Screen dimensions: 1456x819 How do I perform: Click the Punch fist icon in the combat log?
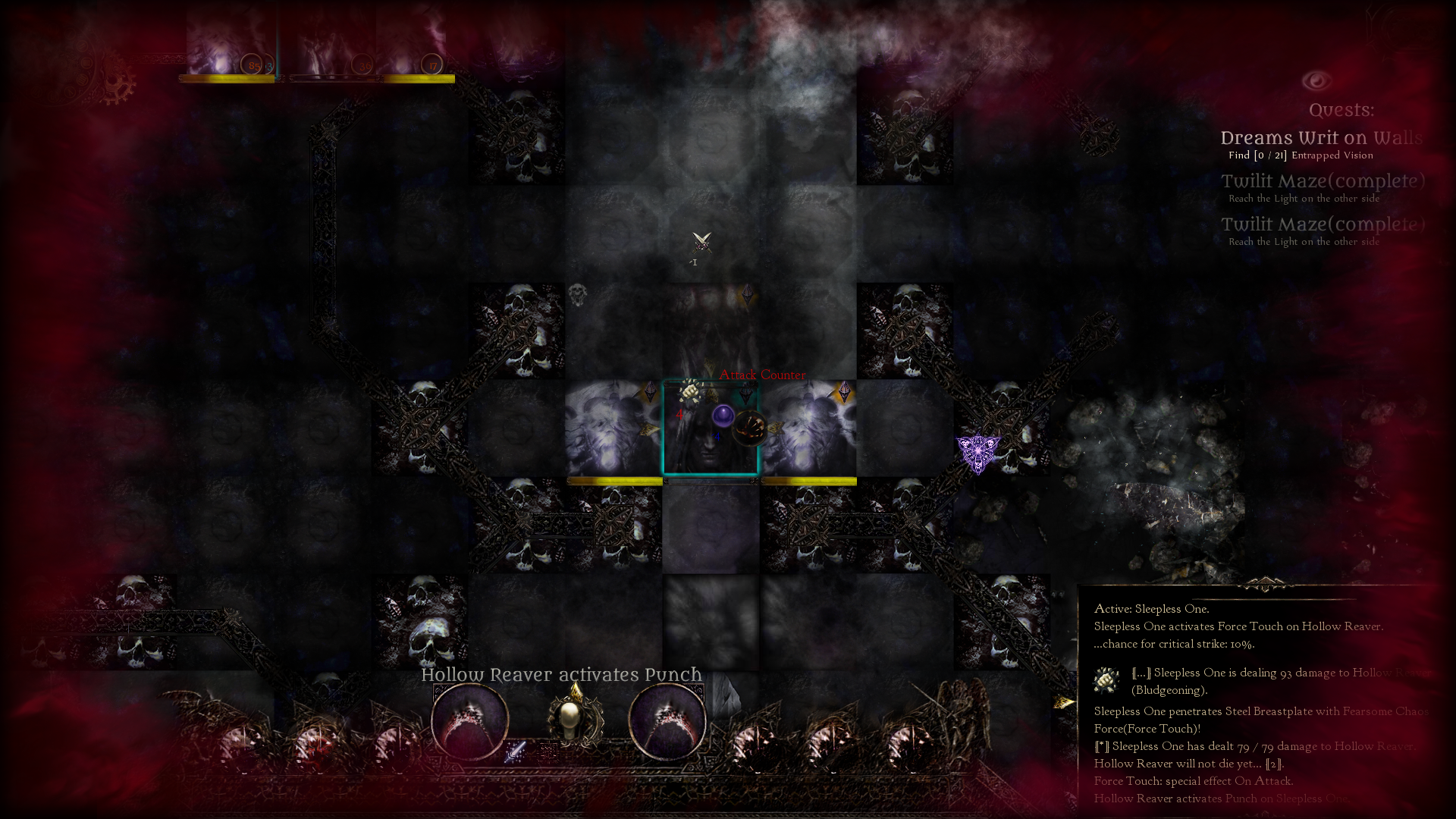pos(1104,681)
